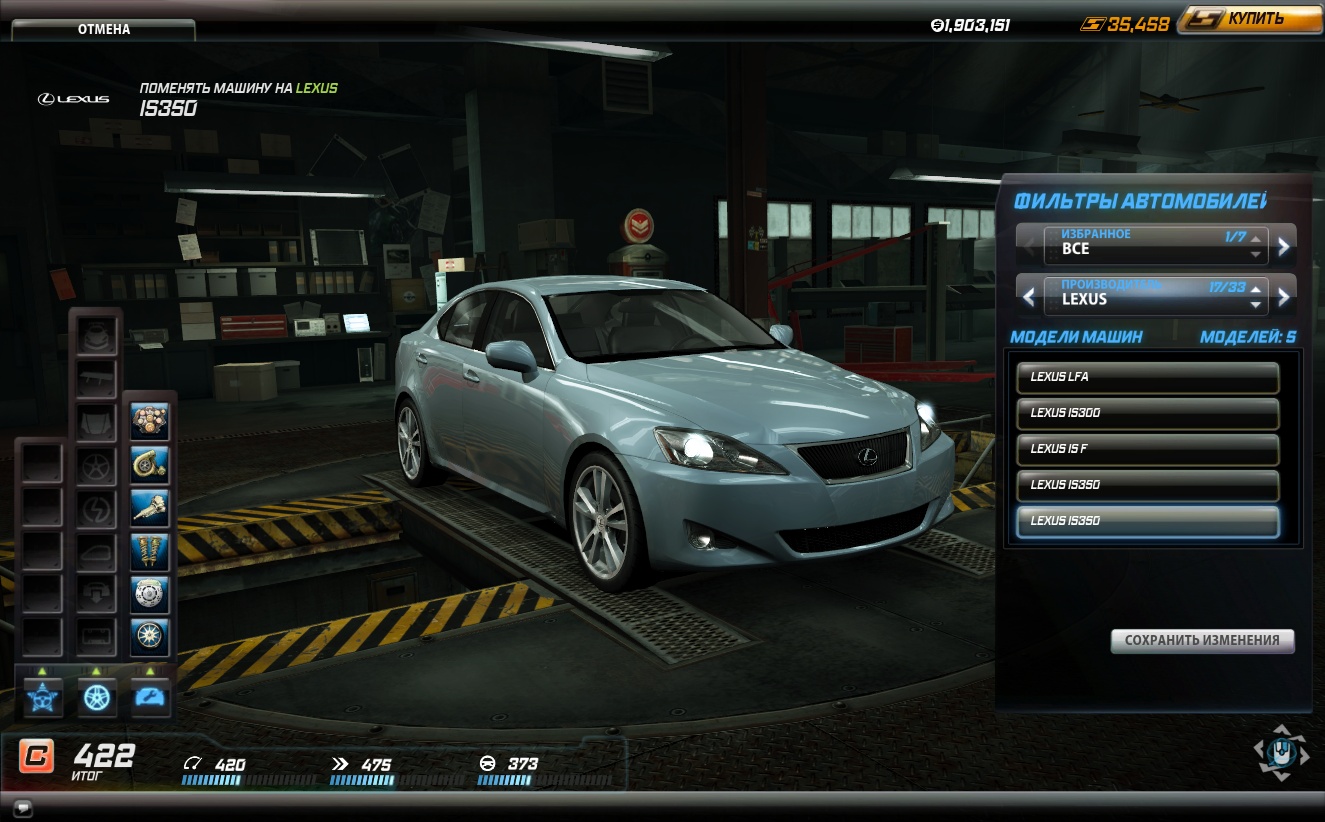Image resolution: width=1325 pixels, height=822 pixels.
Task: Save changes with Сохранить изменения
Action: [x=1202, y=640]
